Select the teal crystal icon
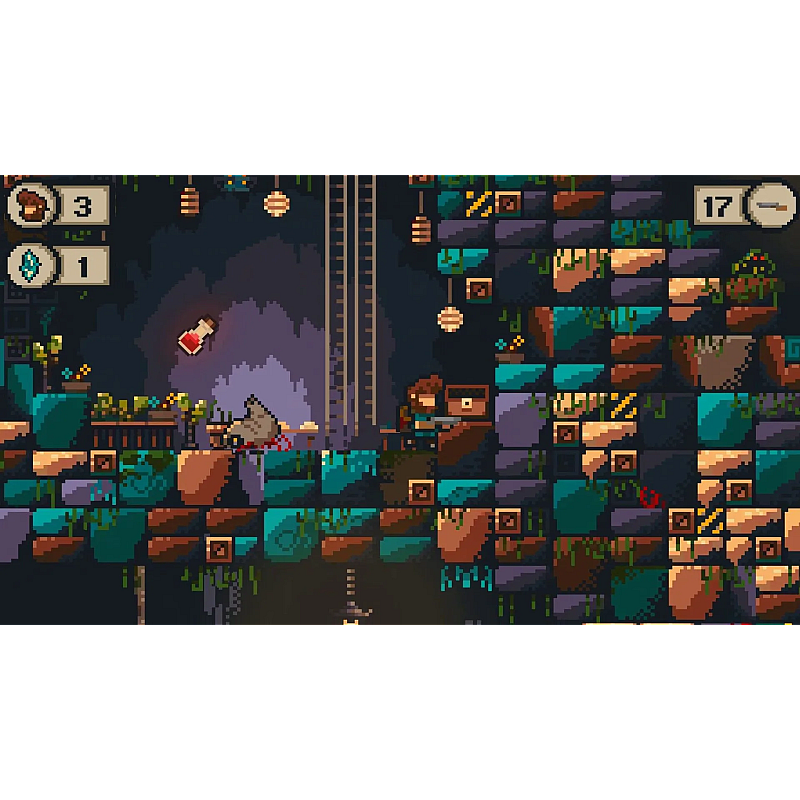This screenshot has height=800, width=800. click(30, 267)
